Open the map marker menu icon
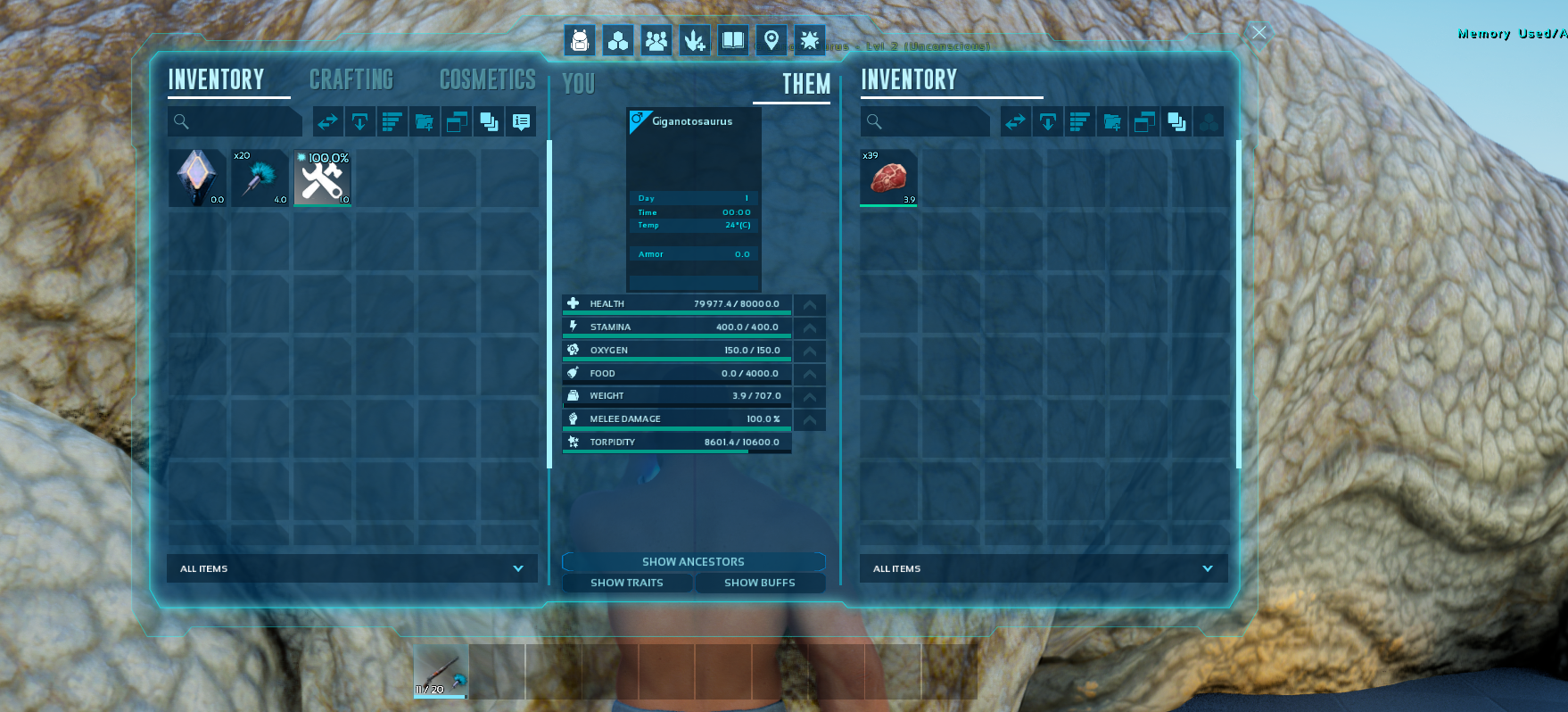The width and height of the screenshot is (1568, 712). pyautogui.click(x=772, y=40)
